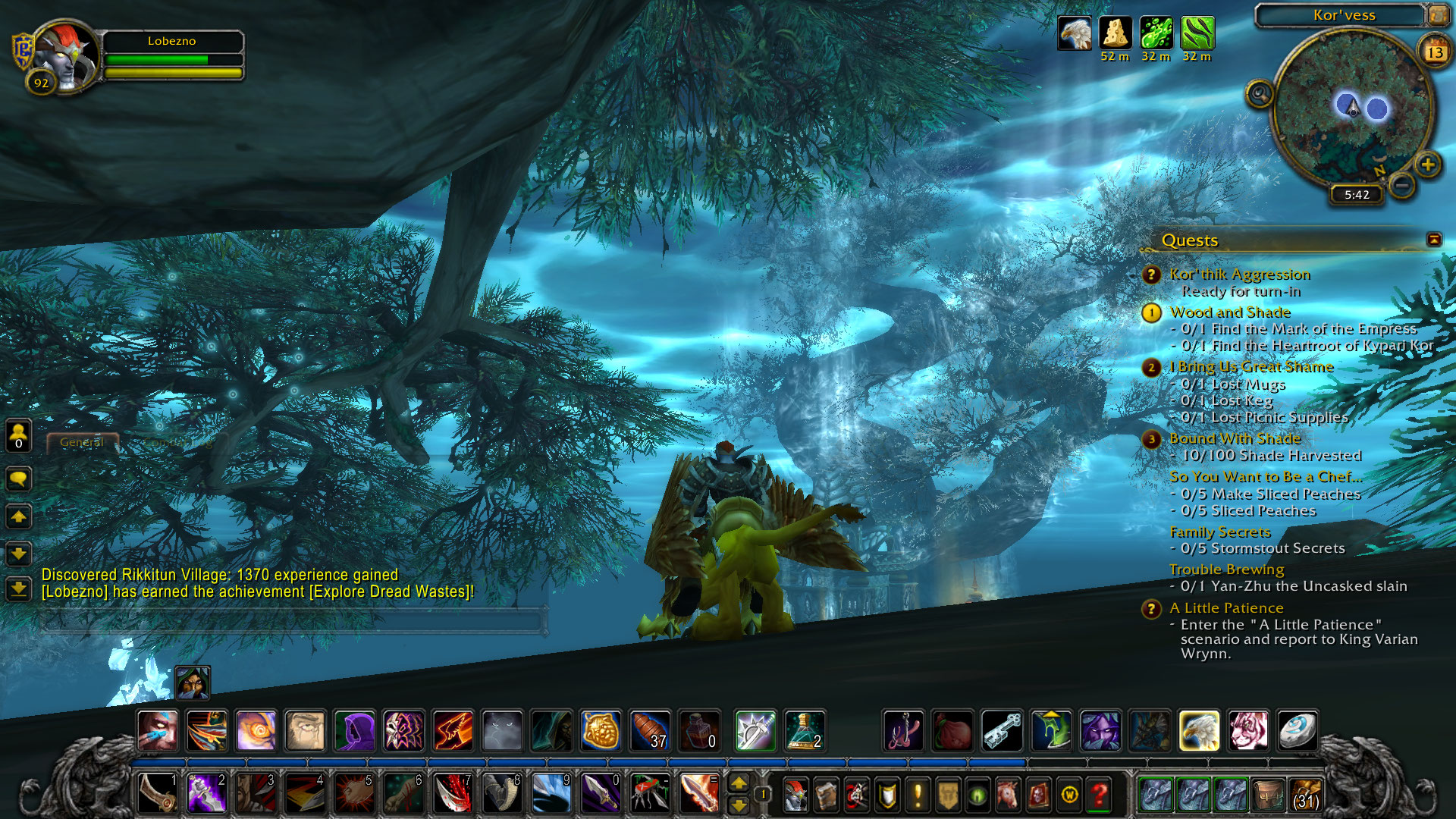Zoom out the minimap

point(1403,184)
